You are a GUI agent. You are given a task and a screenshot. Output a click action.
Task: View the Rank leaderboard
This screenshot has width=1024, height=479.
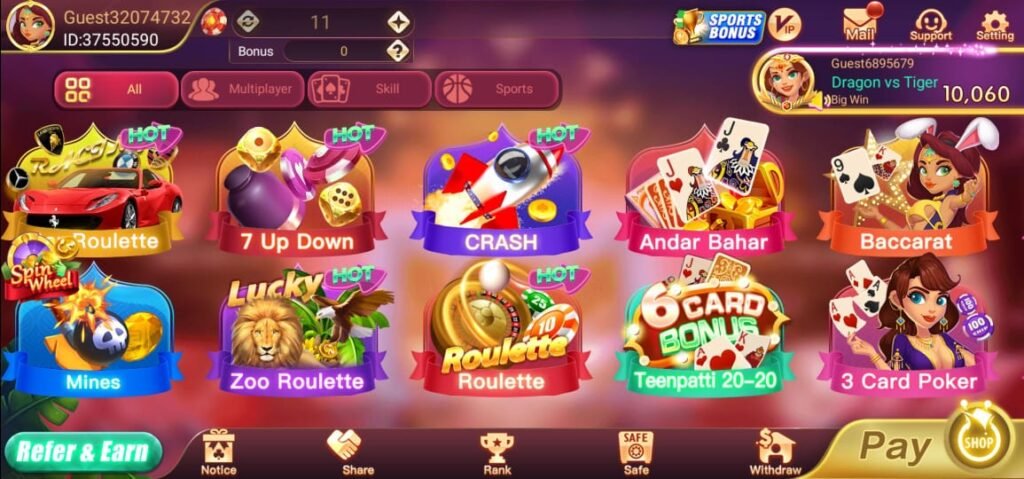496,452
